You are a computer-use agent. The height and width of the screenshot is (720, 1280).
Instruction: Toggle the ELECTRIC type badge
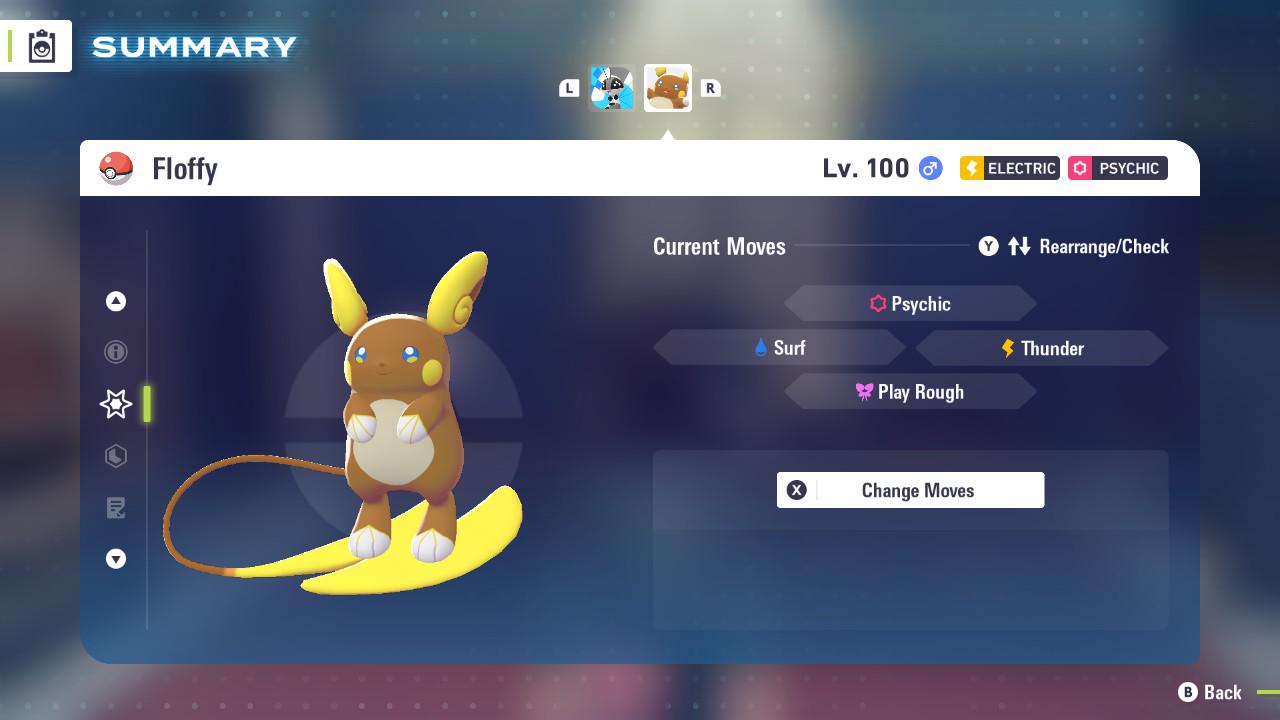click(1008, 168)
